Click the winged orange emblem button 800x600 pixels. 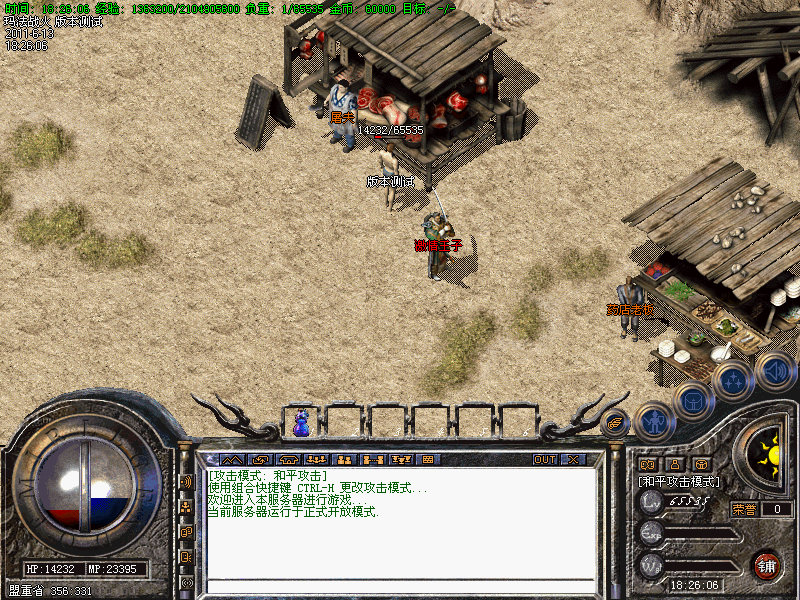pyautogui.click(x=614, y=423)
